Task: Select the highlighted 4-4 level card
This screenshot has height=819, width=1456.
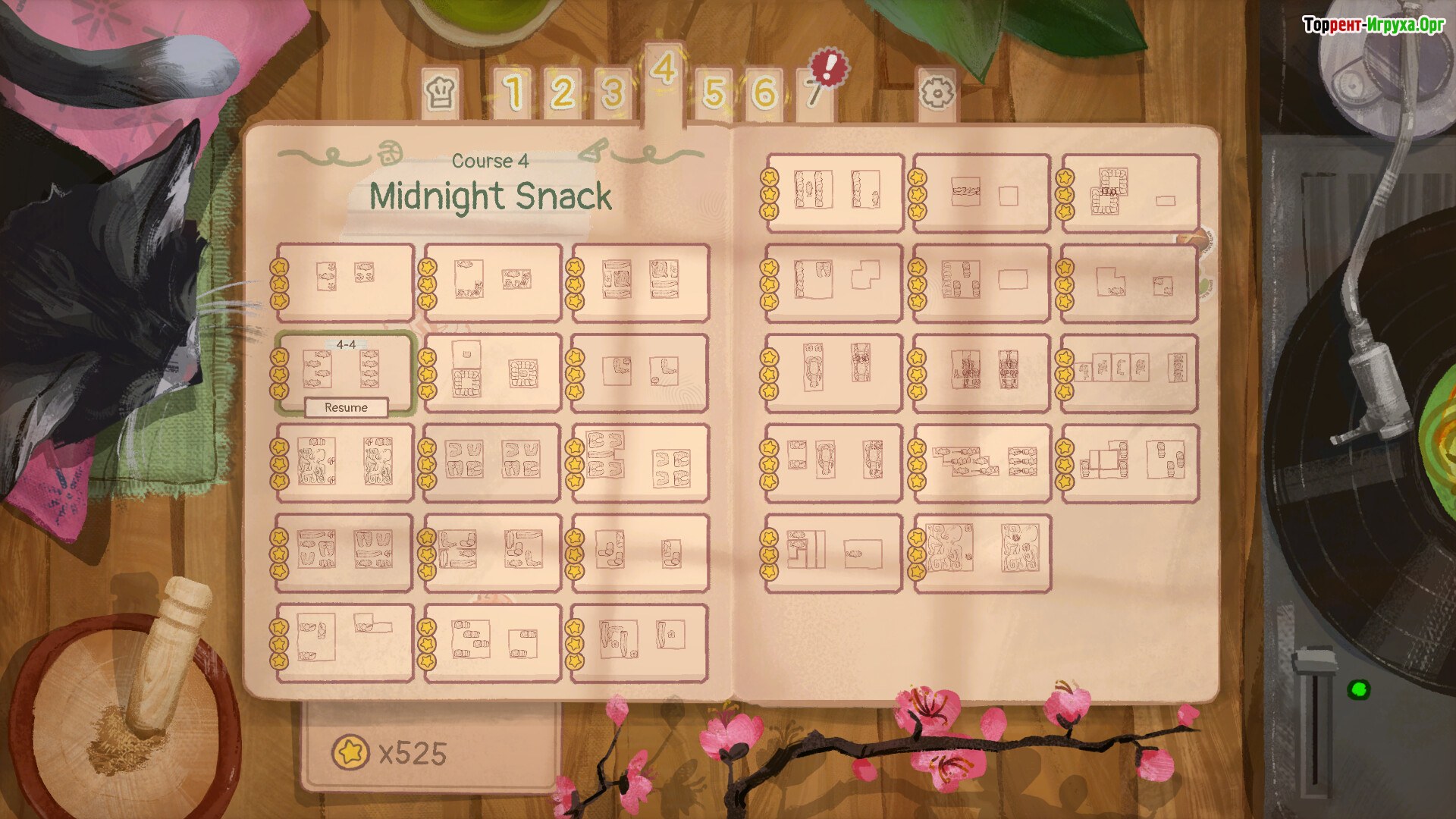Action: pyautogui.click(x=345, y=367)
